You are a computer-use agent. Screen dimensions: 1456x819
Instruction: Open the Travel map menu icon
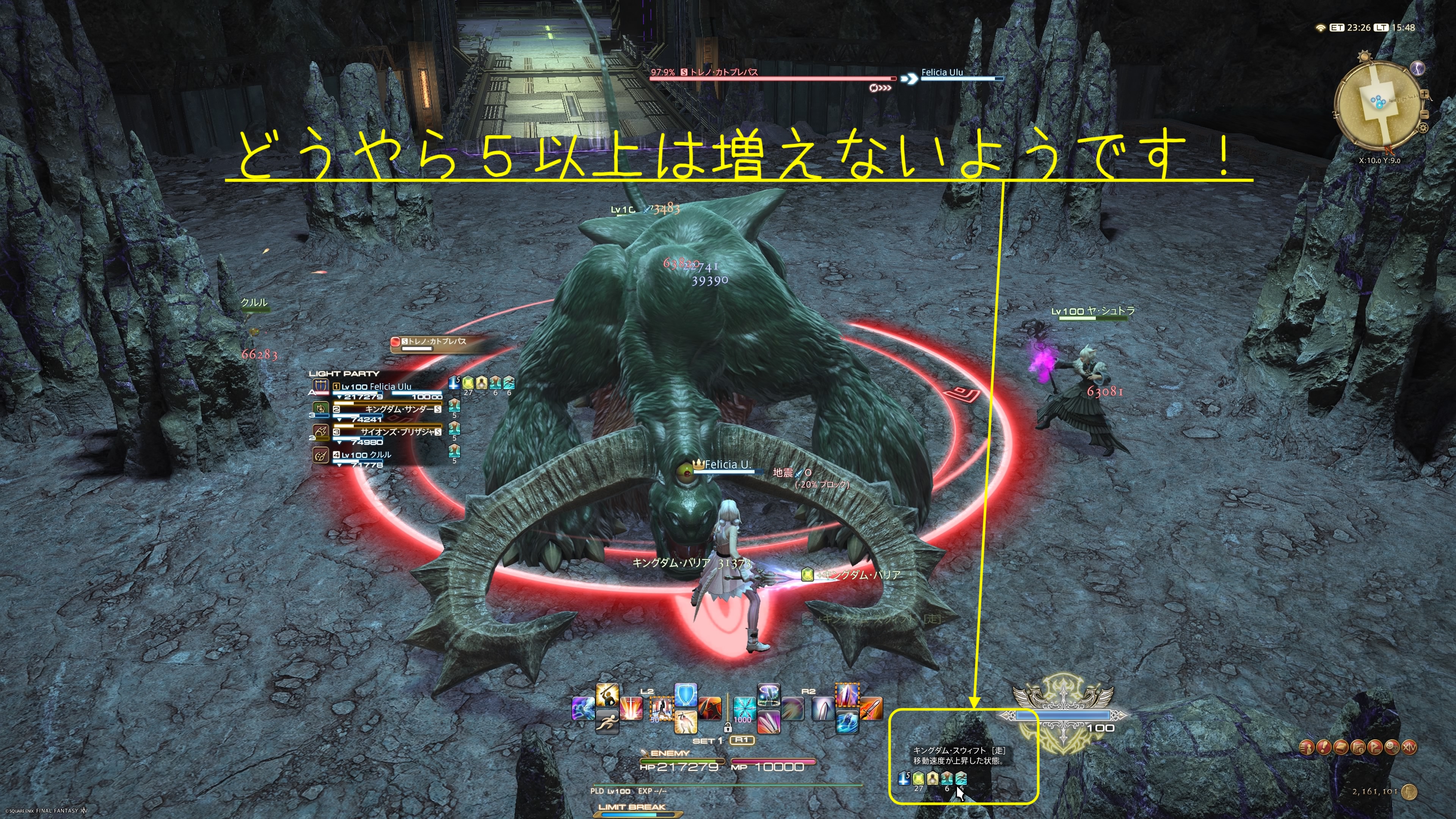click(1358, 748)
